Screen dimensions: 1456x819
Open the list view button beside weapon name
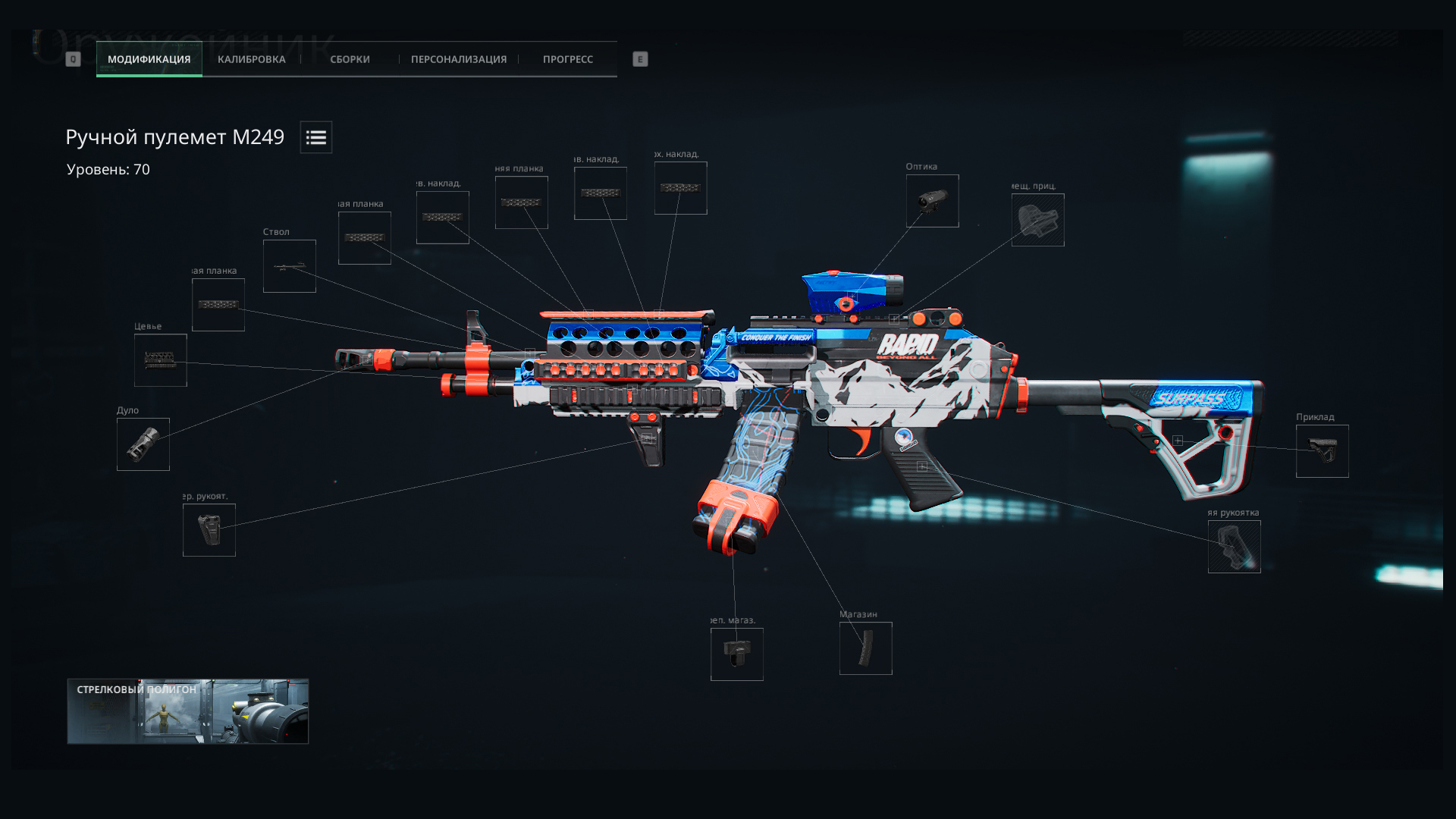click(x=315, y=137)
